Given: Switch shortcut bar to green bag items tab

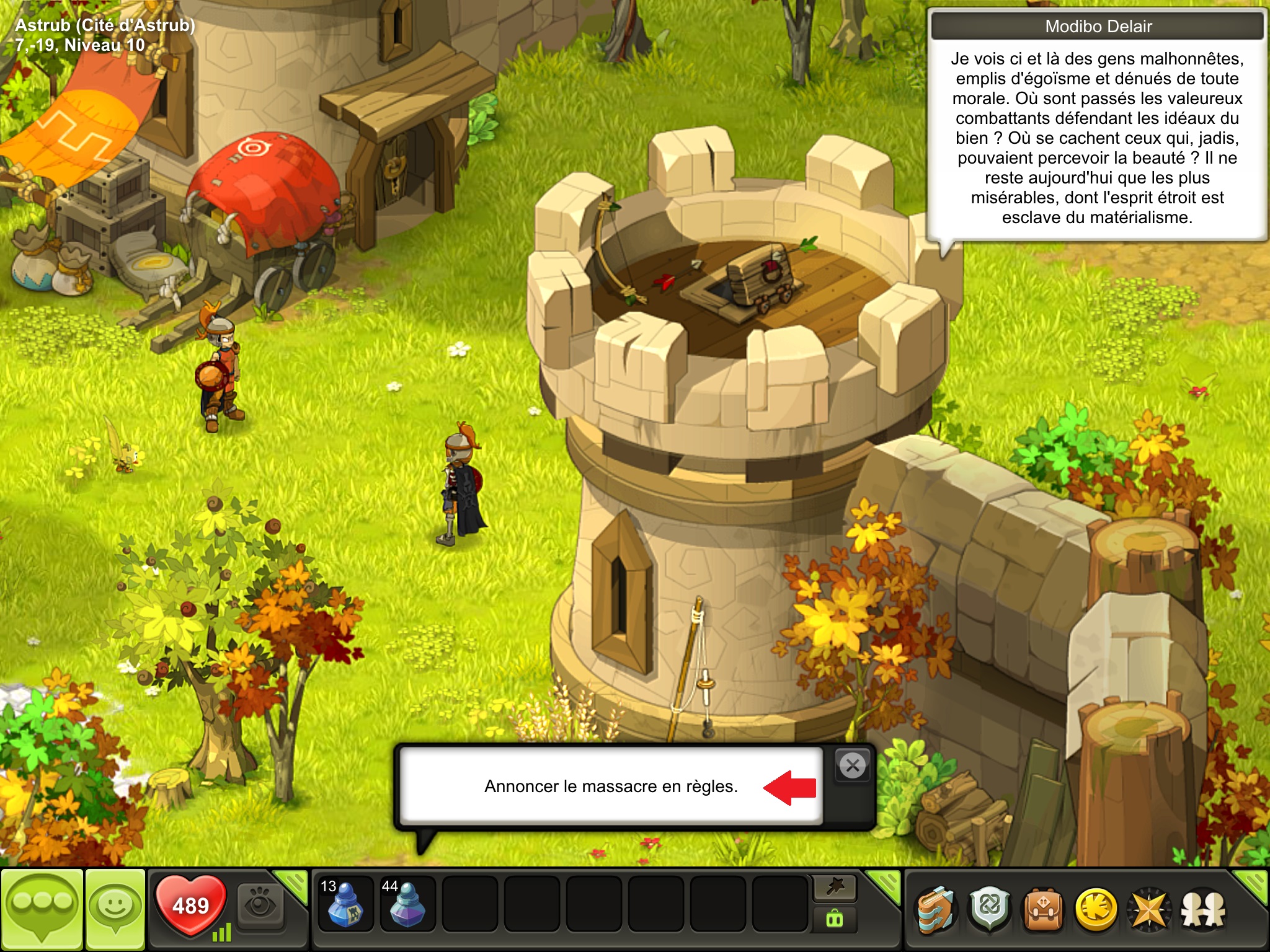Looking at the screenshot, I should [835, 920].
